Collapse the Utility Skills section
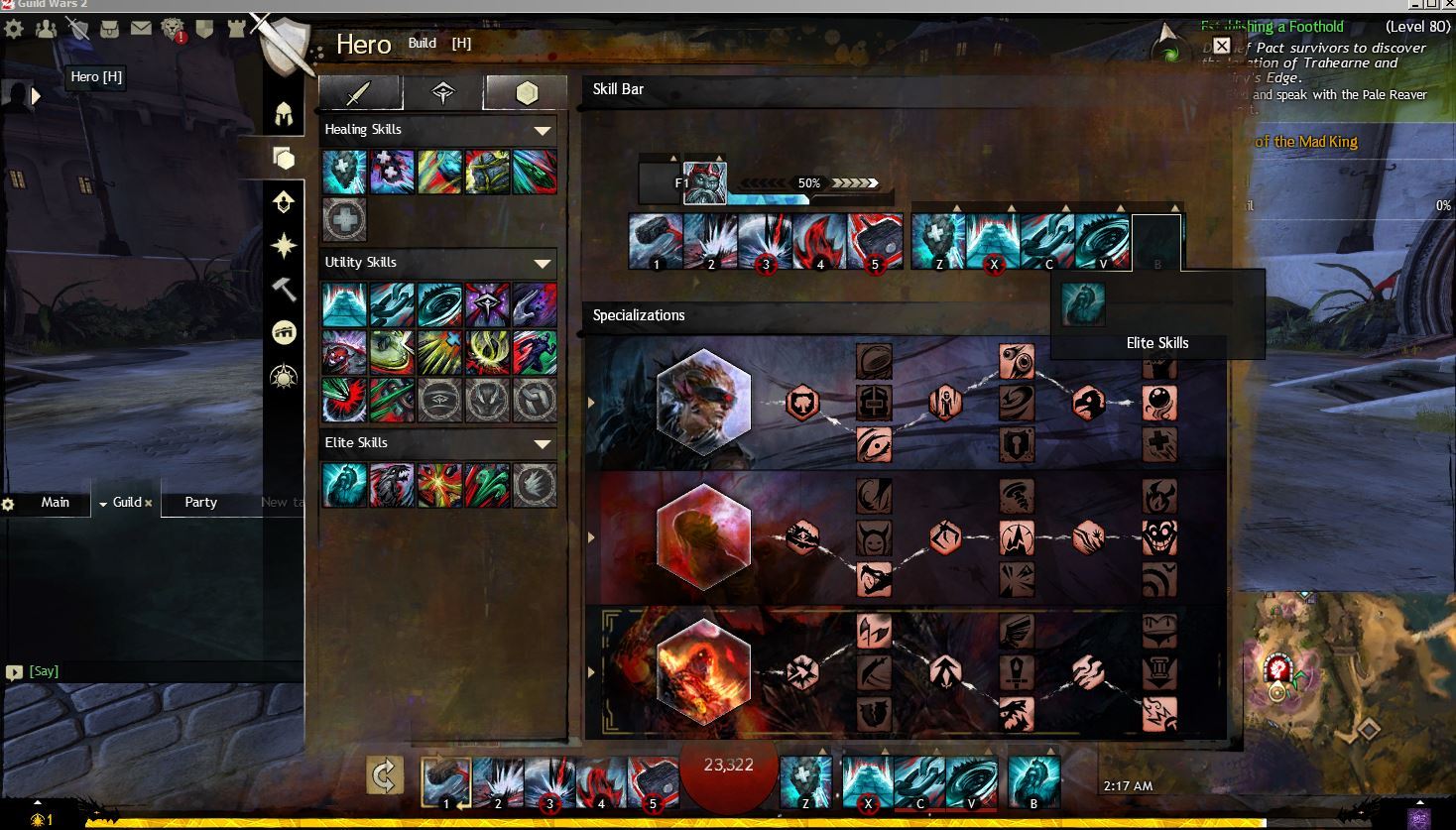This screenshot has width=1456, height=830. pos(542,263)
